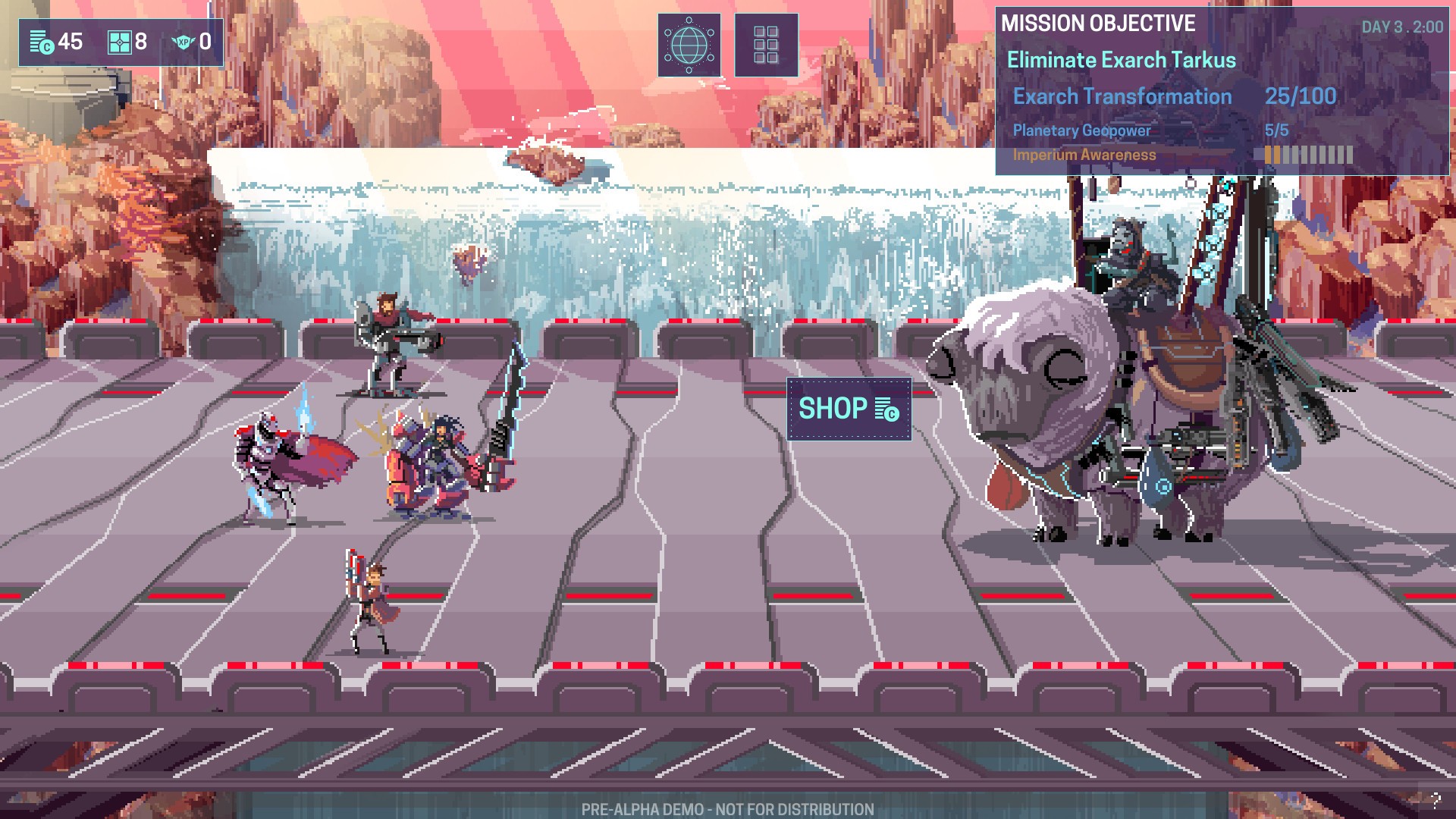Open the world map globe icon
Image resolution: width=1456 pixels, height=819 pixels.
click(x=690, y=44)
